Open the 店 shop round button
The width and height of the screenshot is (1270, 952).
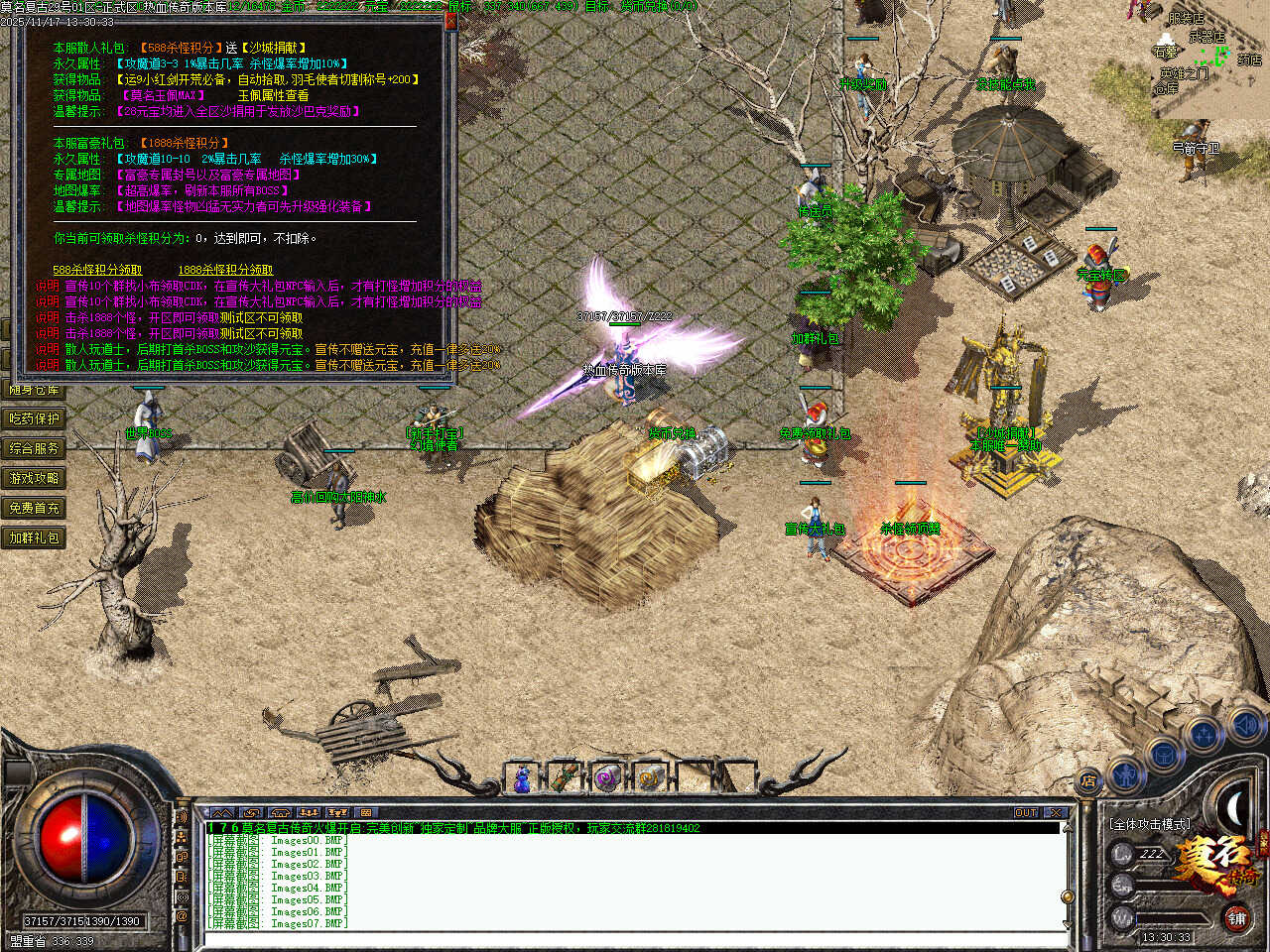[x=1088, y=781]
